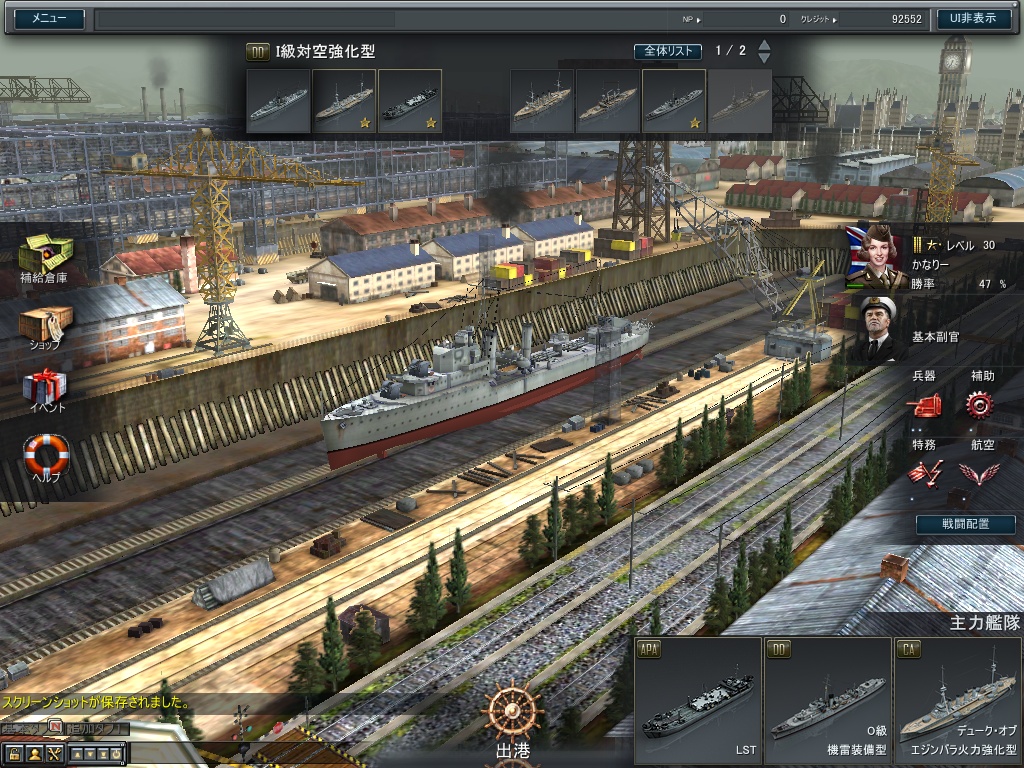
Task: Open the イベント gift box
Action: (x=45, y=389)
